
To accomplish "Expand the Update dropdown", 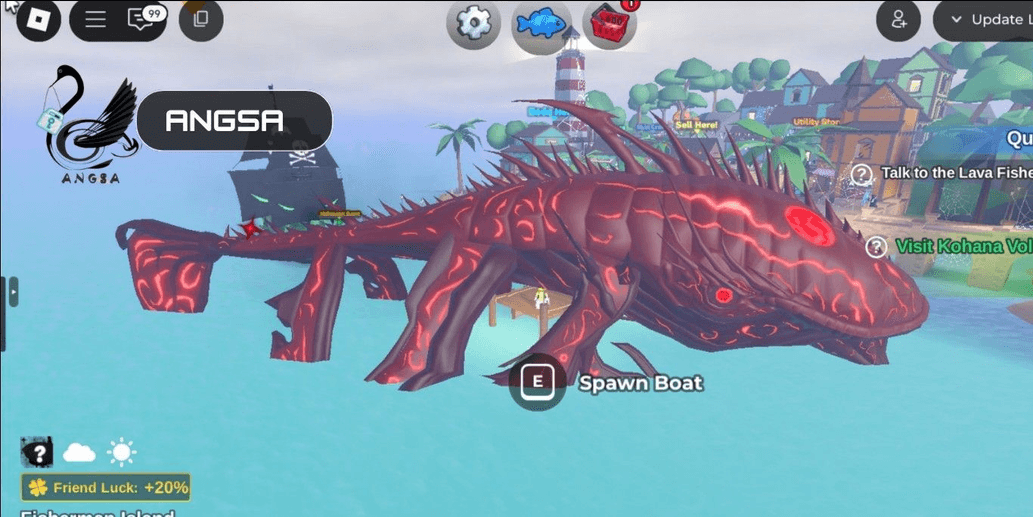I will tap(985, 20).
